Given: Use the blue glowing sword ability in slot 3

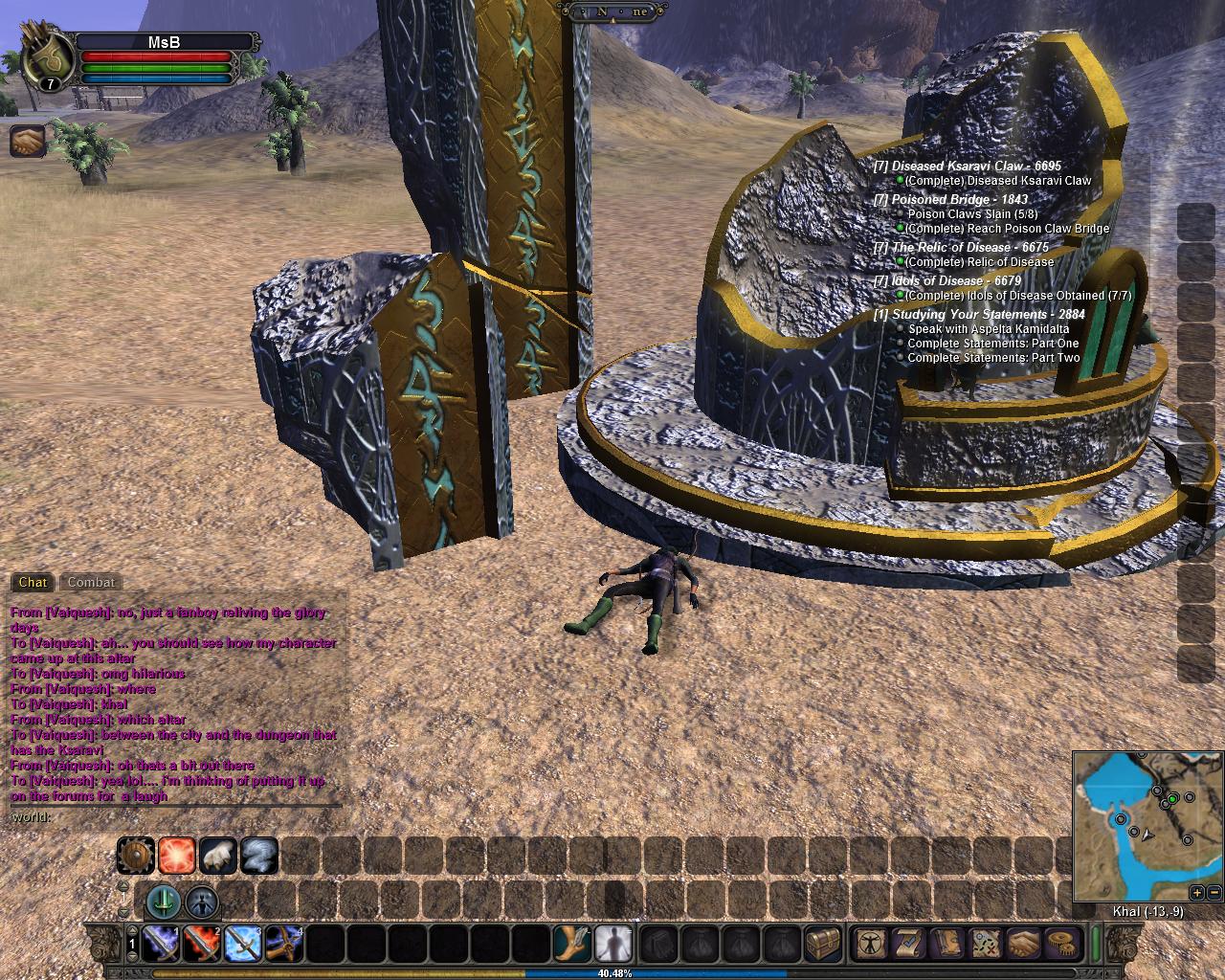Looking at the screenshot, I should [x=243, y=944].
